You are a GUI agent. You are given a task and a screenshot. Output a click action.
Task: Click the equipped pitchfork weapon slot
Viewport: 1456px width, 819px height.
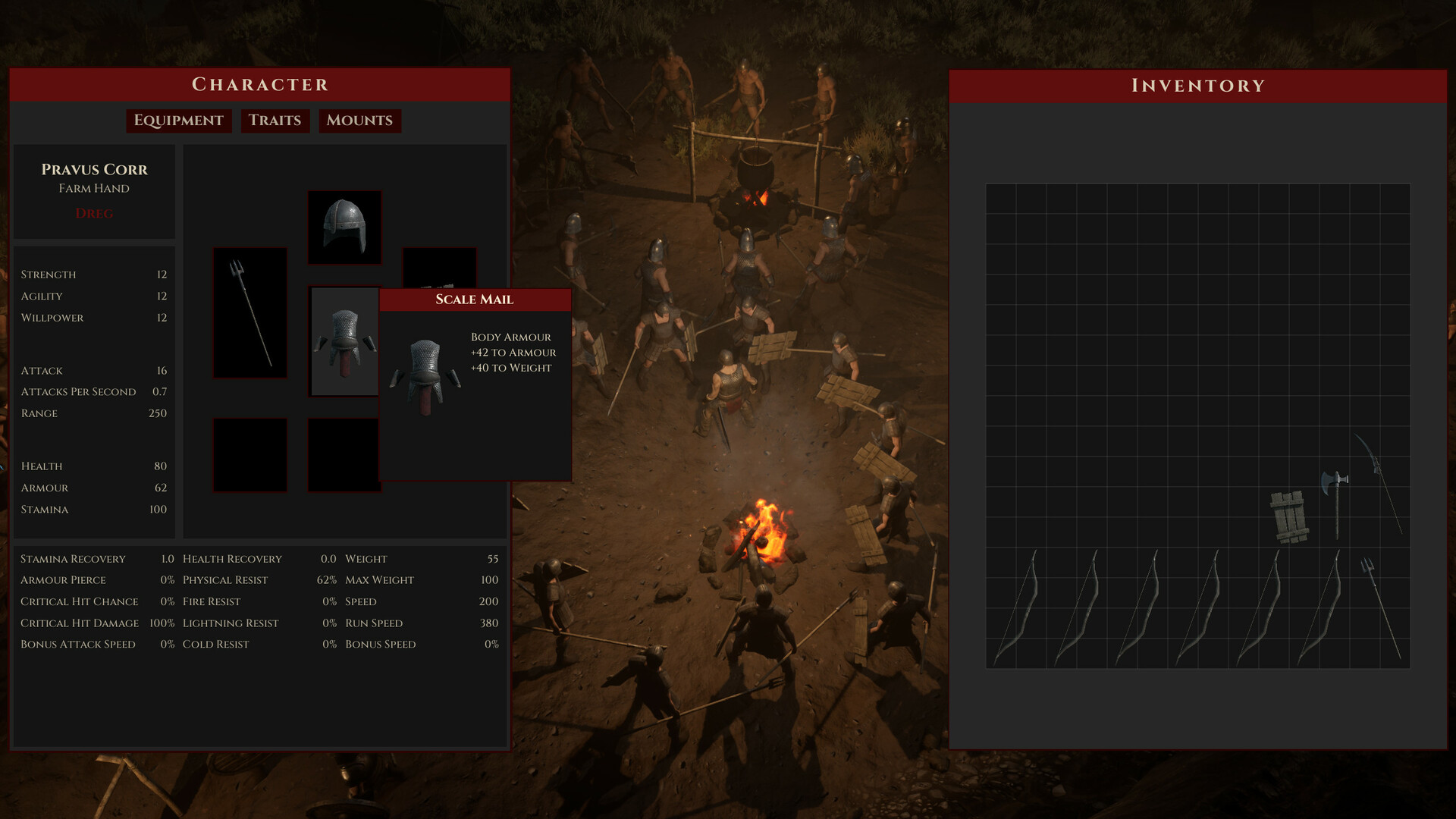click(249, 312)
